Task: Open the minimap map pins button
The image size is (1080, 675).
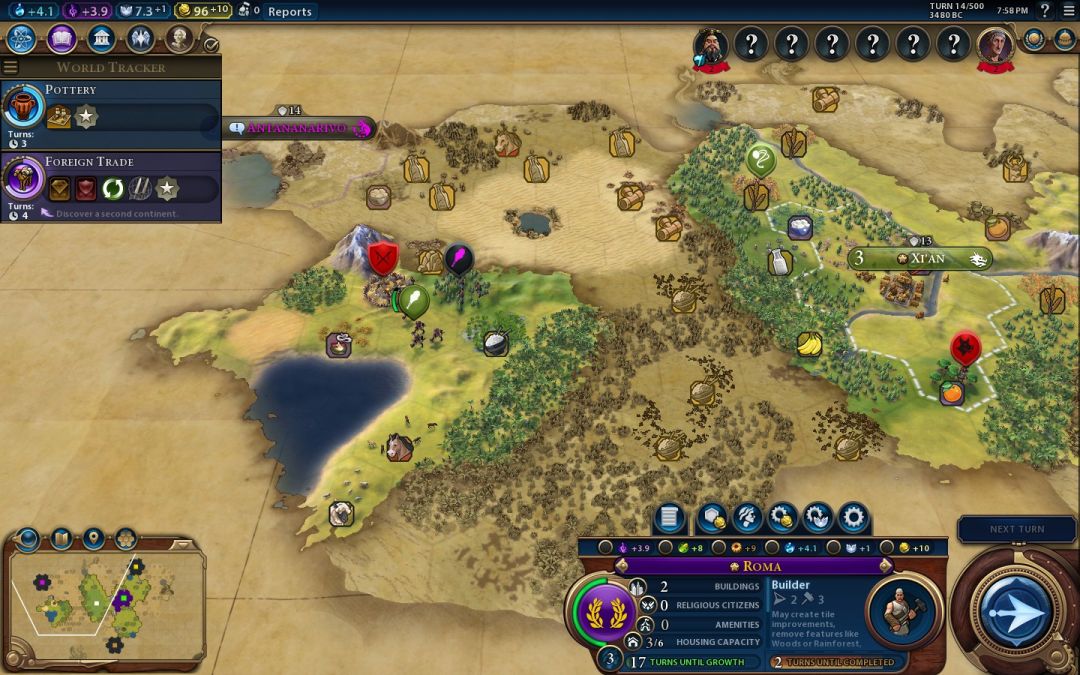Action: point(94,539)
